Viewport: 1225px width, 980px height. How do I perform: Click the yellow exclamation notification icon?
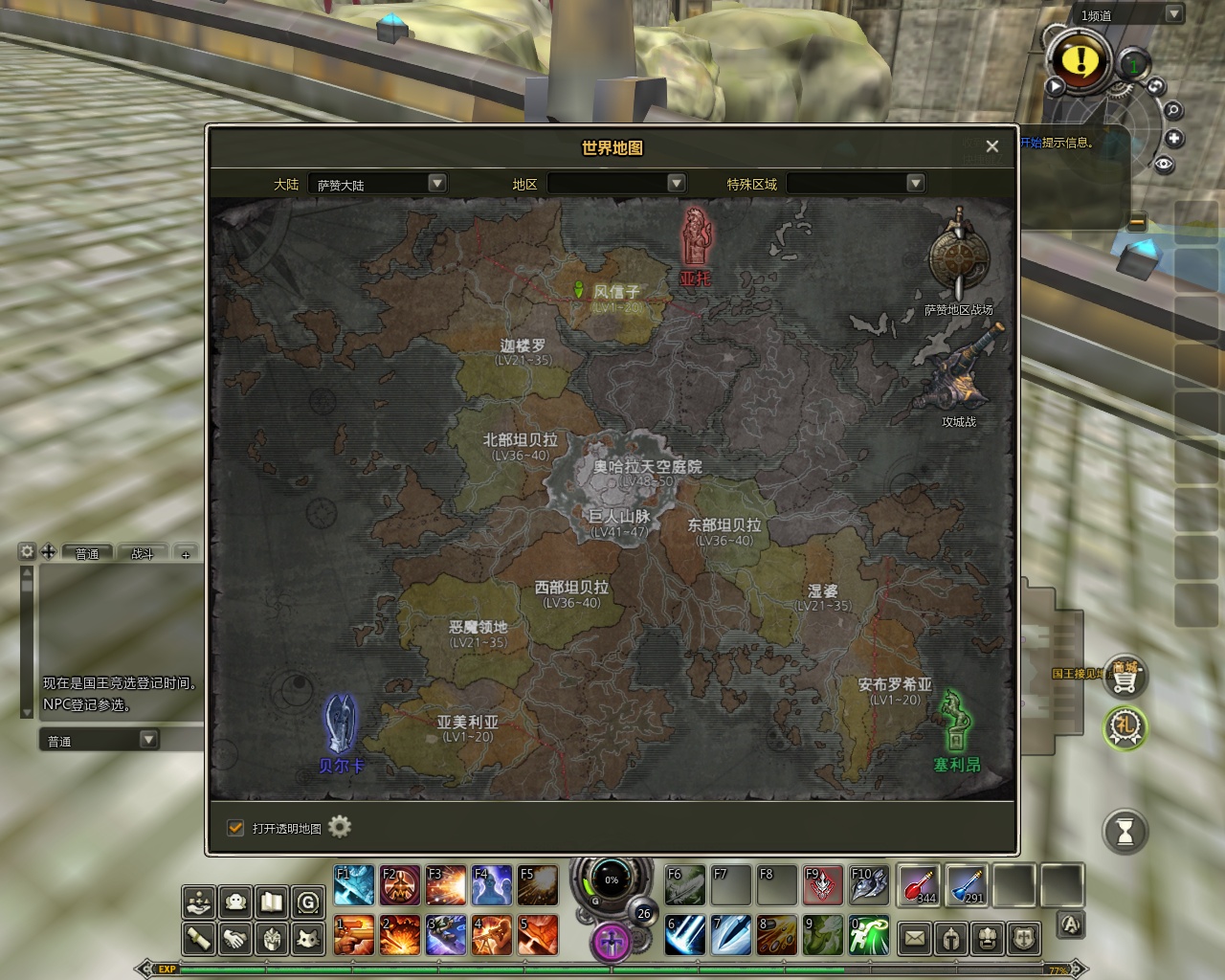click(x=1080, y=60)
